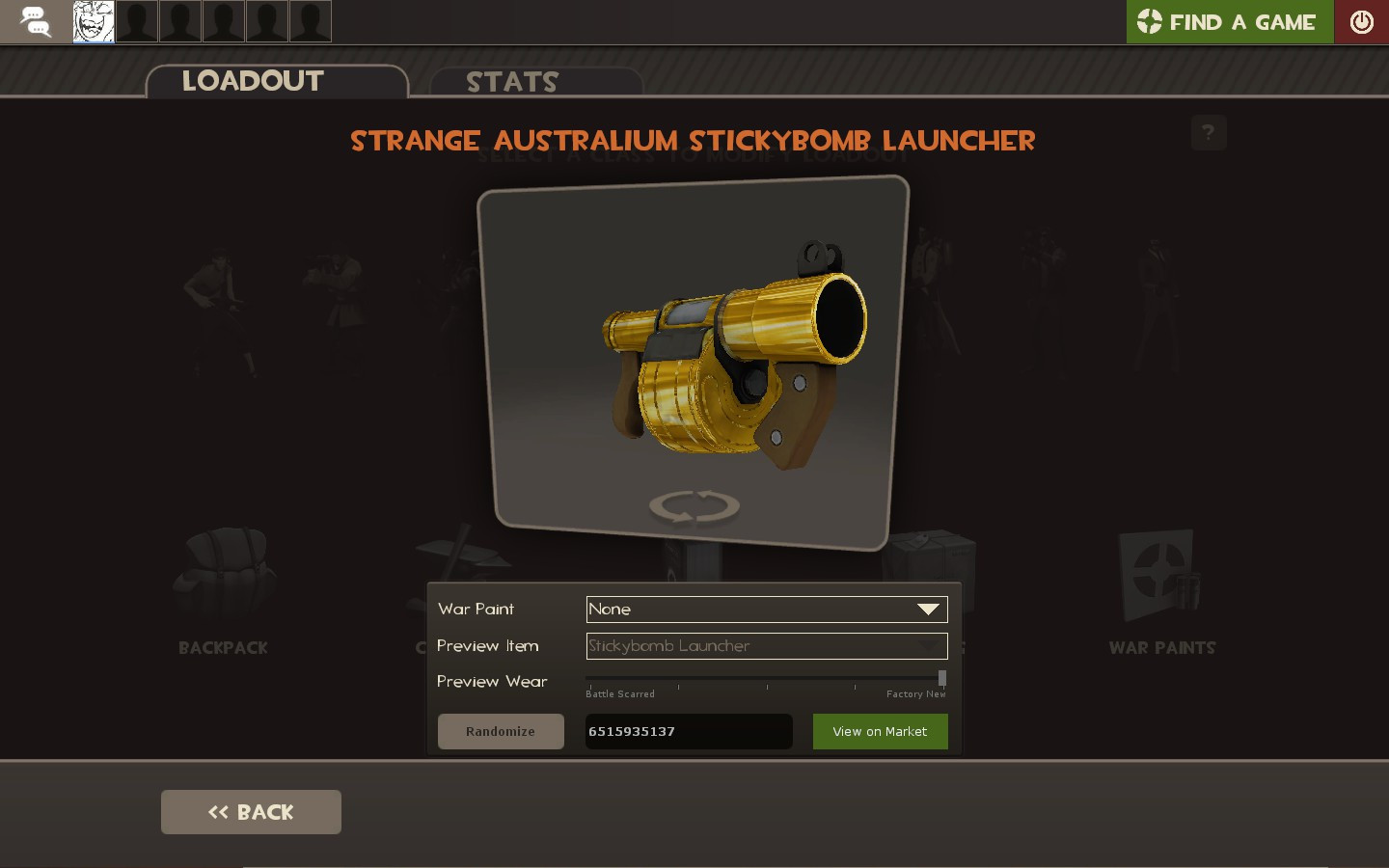1389x868 pixels.
Task: Open the Backpack section
Action: pos(223,579)
